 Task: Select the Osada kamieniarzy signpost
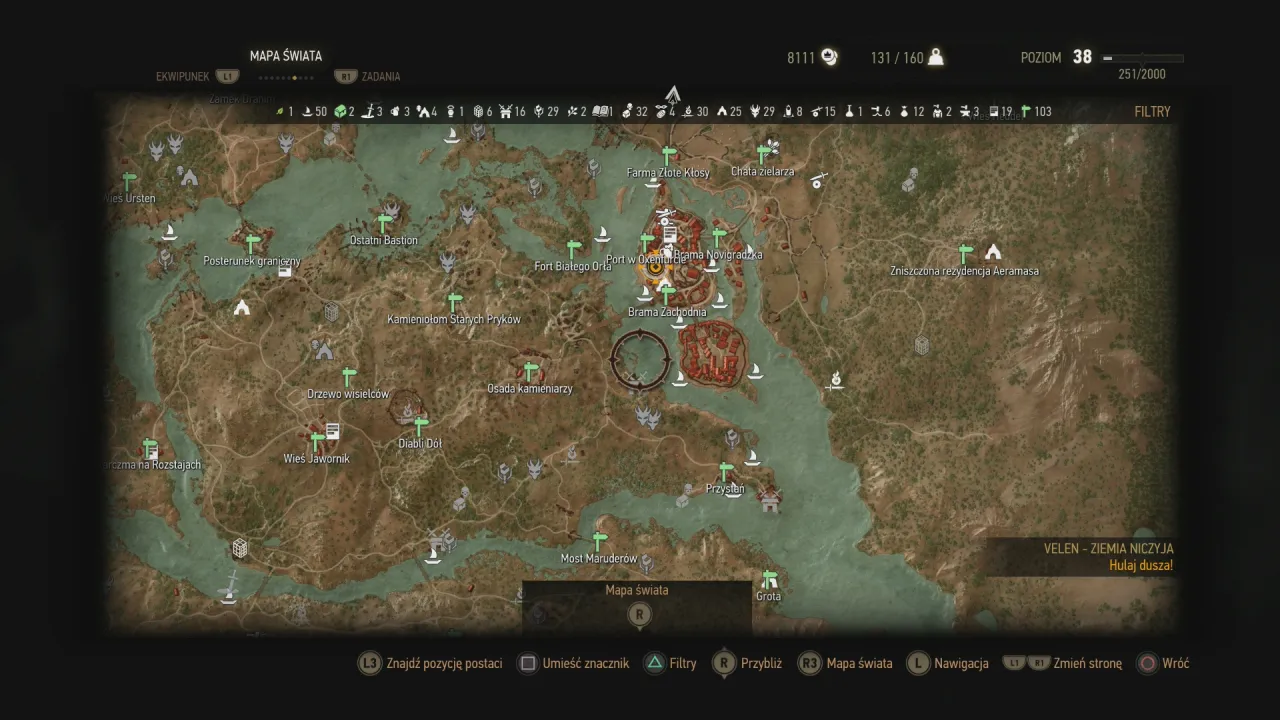pyautogui.click(x=531, y=372)
